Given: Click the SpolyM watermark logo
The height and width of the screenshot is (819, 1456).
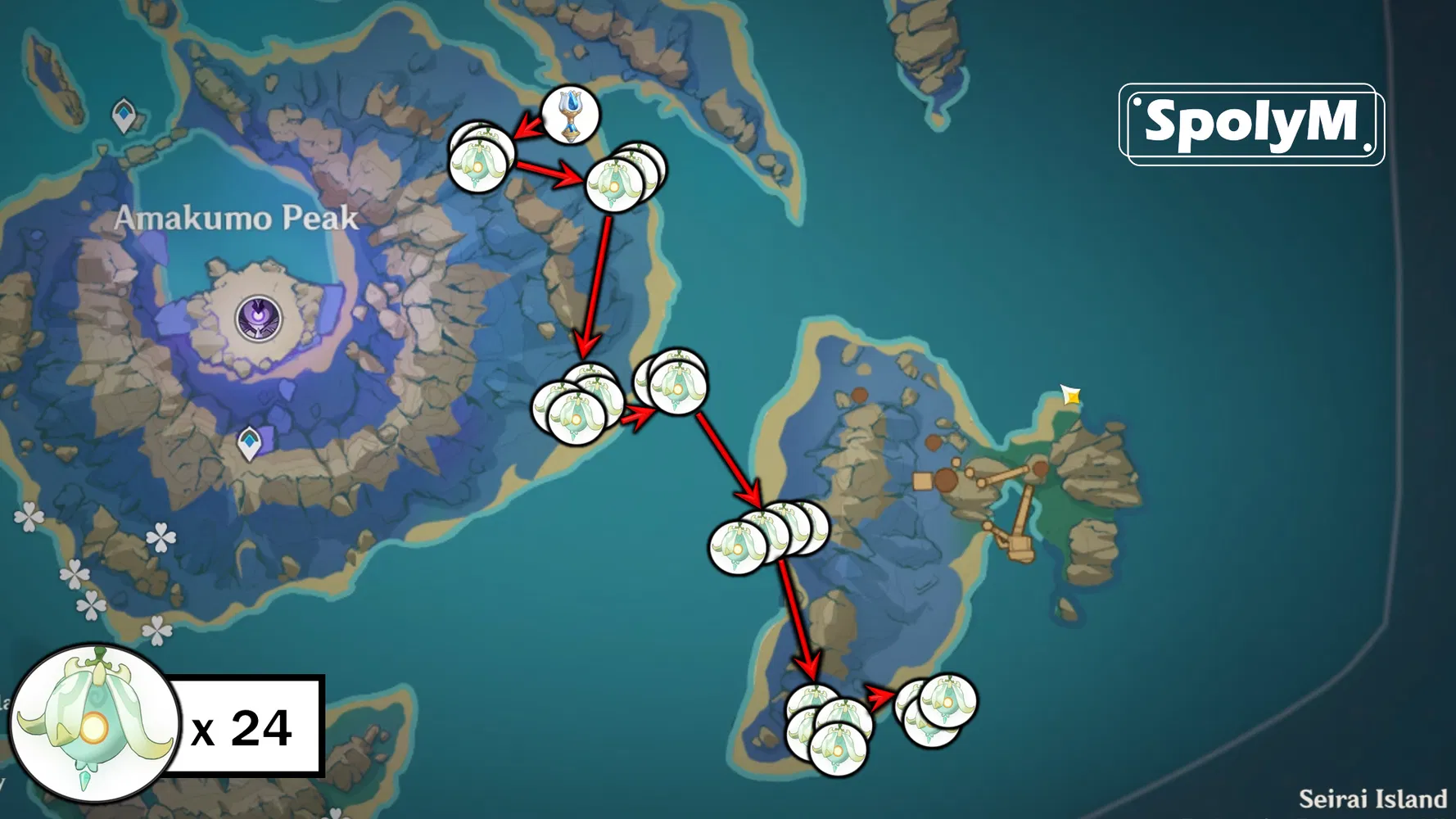Looking at the screenshot, I should click(x=1250, y=120).
